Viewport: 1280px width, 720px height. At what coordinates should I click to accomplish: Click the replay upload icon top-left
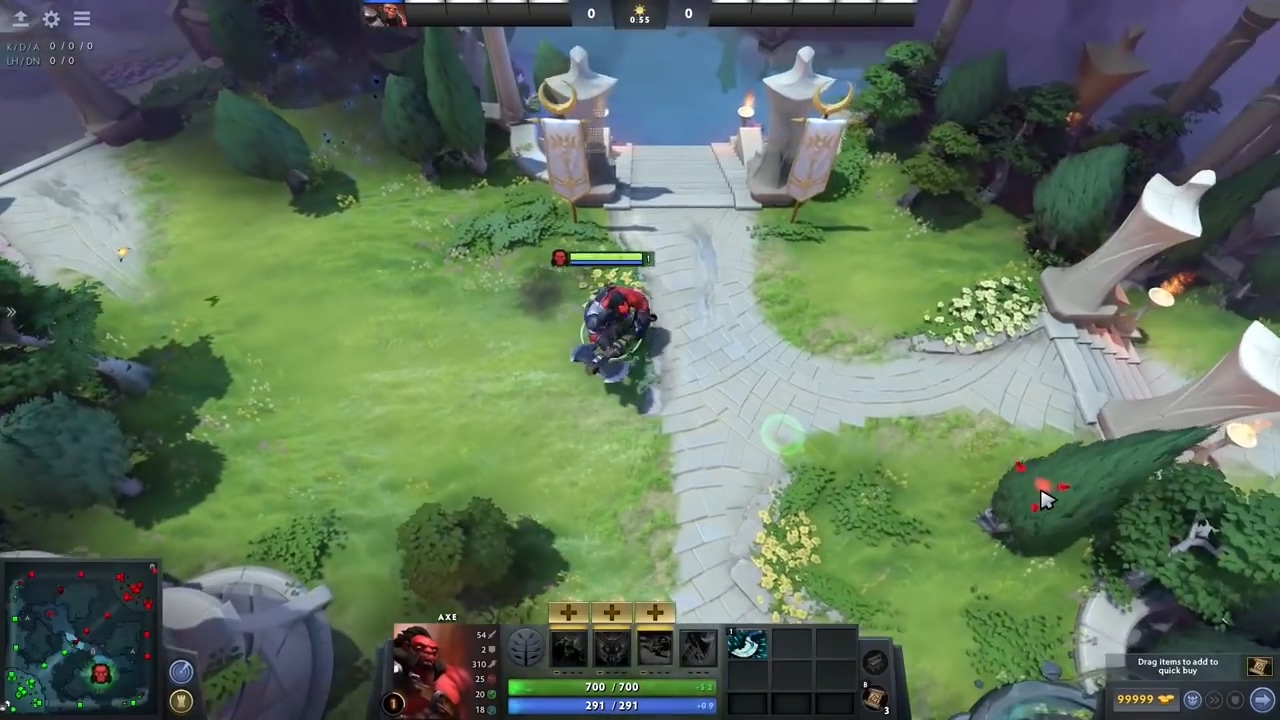coord(20,18)
